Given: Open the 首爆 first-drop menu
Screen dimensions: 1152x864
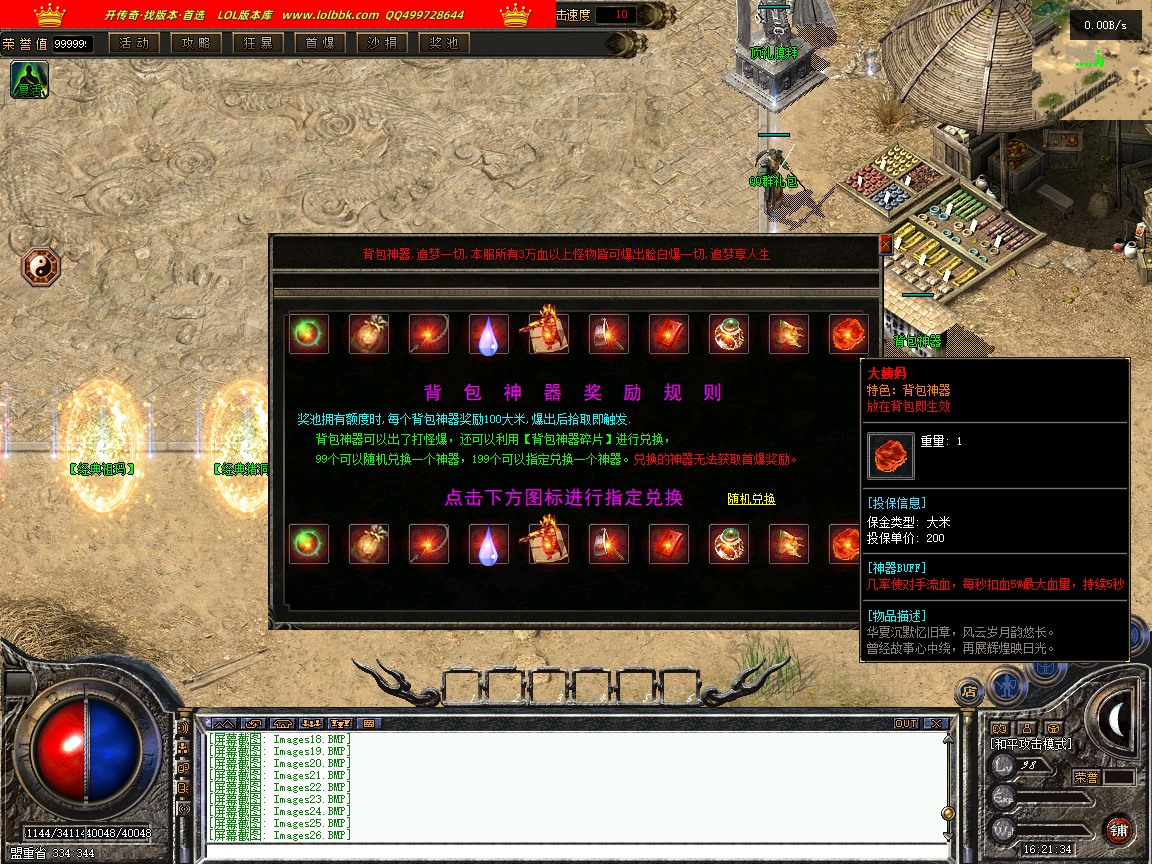Looking at the screenshot, I should [x=320, y=43].
